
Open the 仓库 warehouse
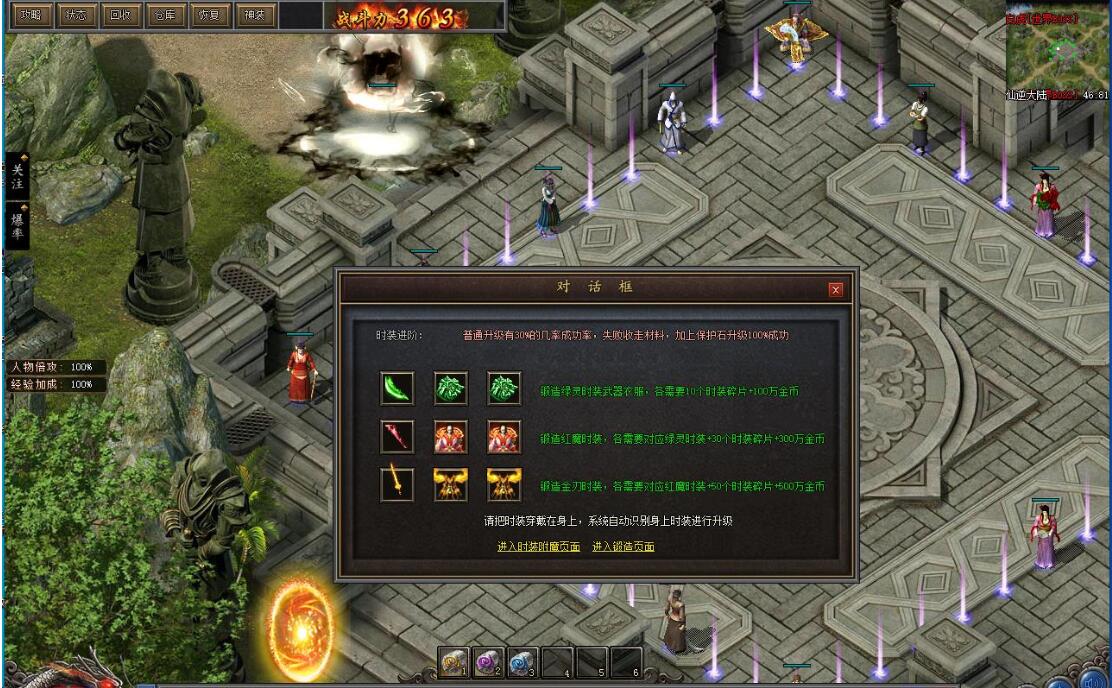pos(165,15)
